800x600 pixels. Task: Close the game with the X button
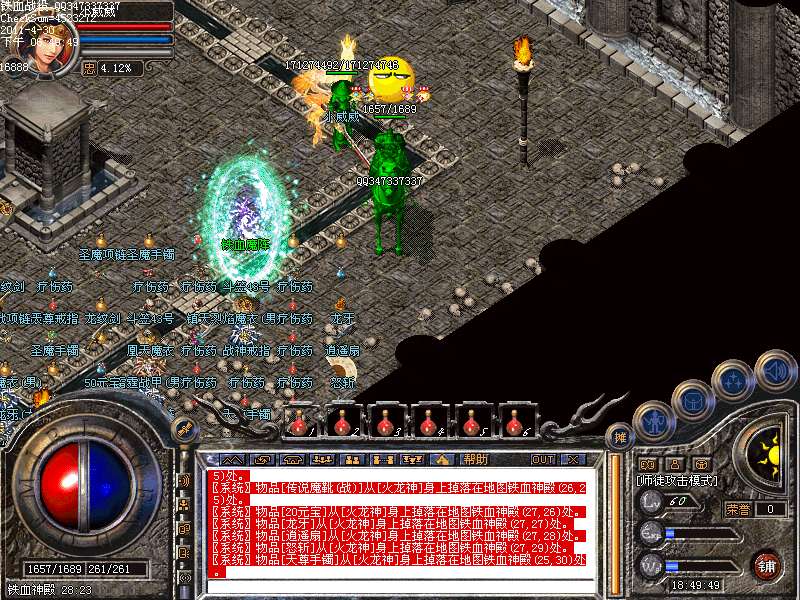[572, 459]
